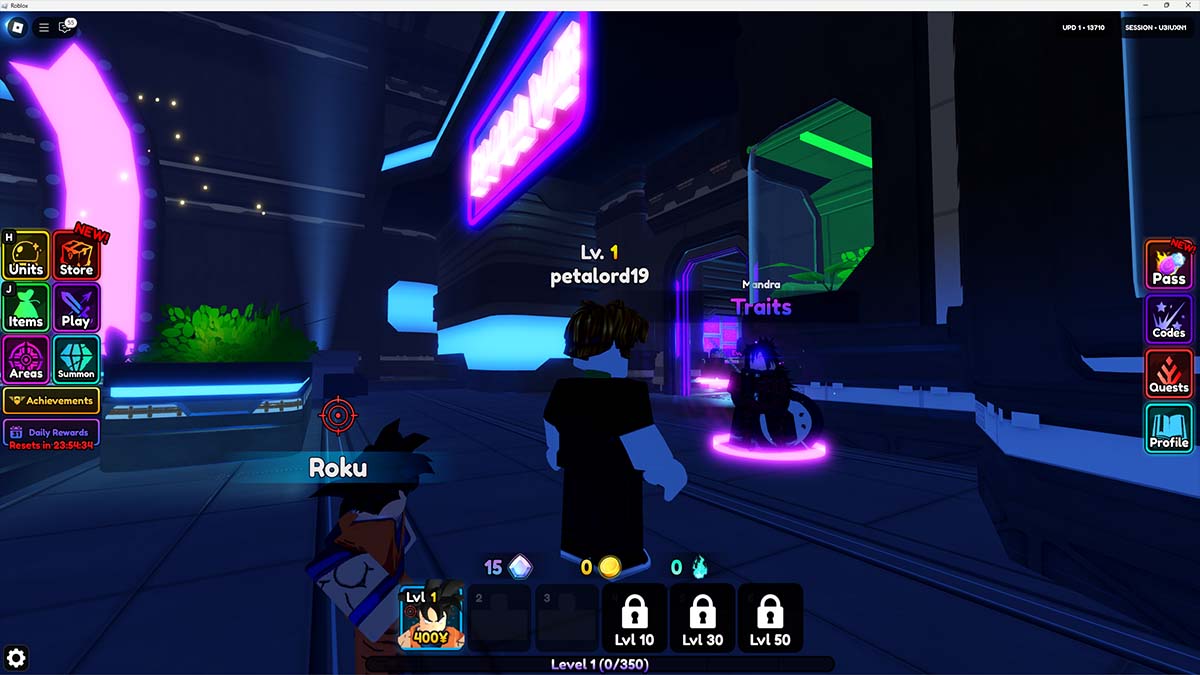The image size is (1200, 675).
Task: Open the Roblox logo menu
Action: (17, 28)
